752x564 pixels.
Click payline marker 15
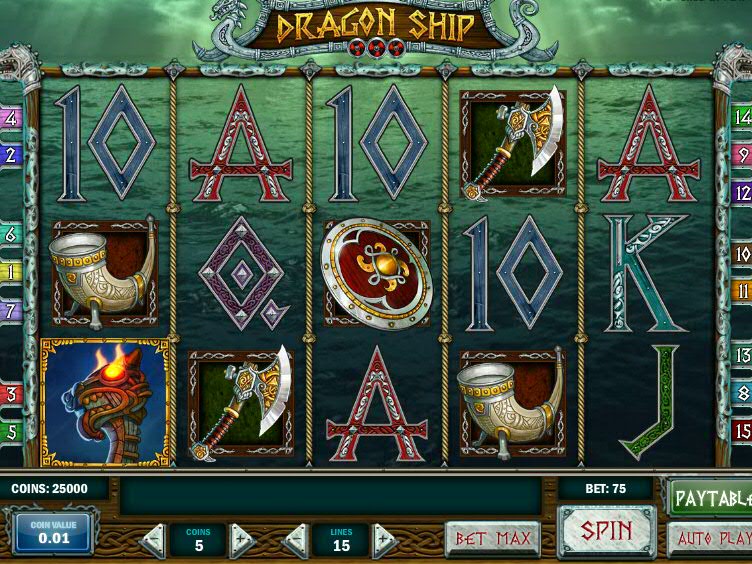(x=742, y=431)
